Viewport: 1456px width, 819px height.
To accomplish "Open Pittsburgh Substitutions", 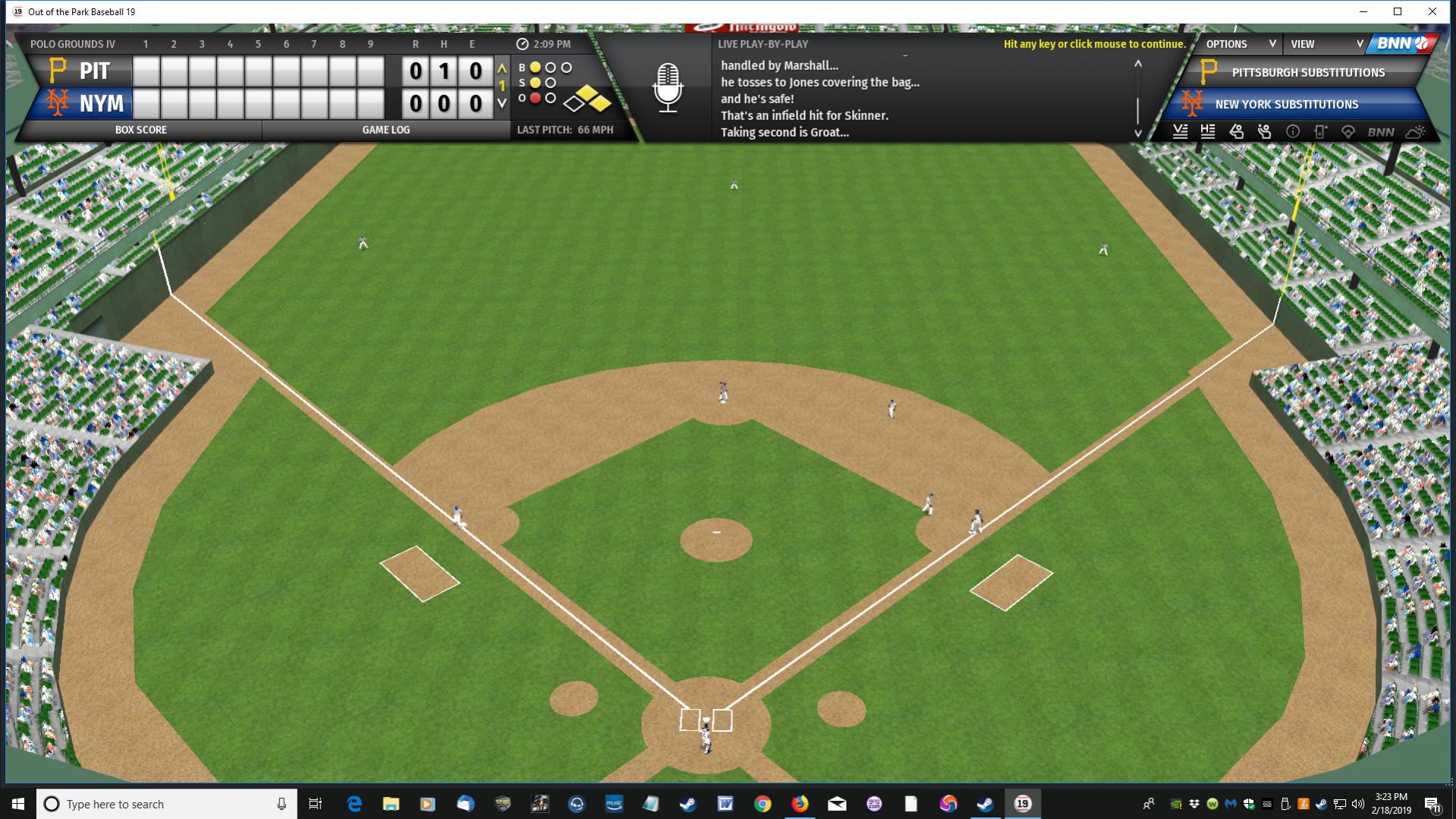I will click(x=1307, y=73).
